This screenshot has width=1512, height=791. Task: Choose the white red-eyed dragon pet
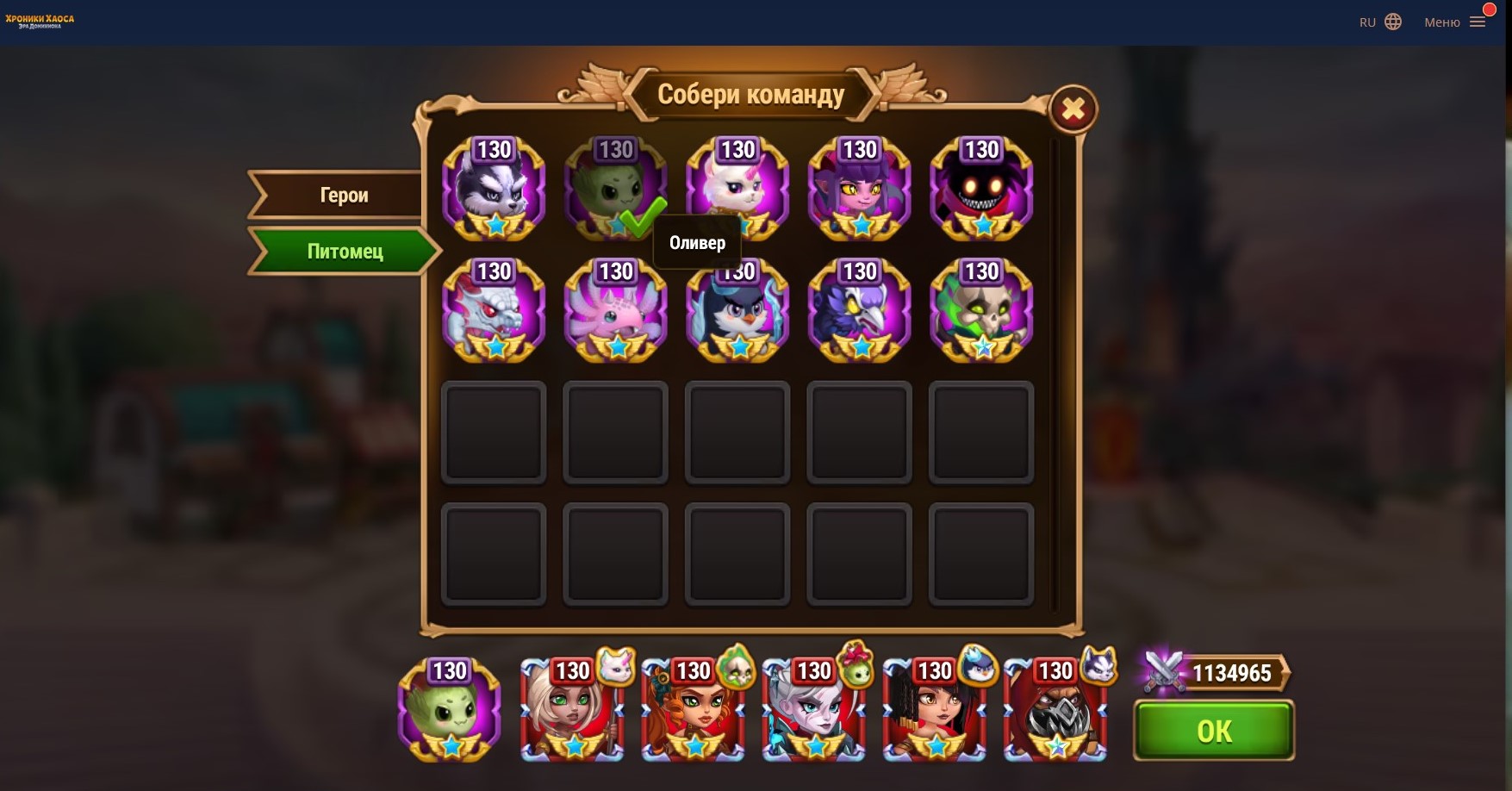pyautogui.click(x=494, y=311)
